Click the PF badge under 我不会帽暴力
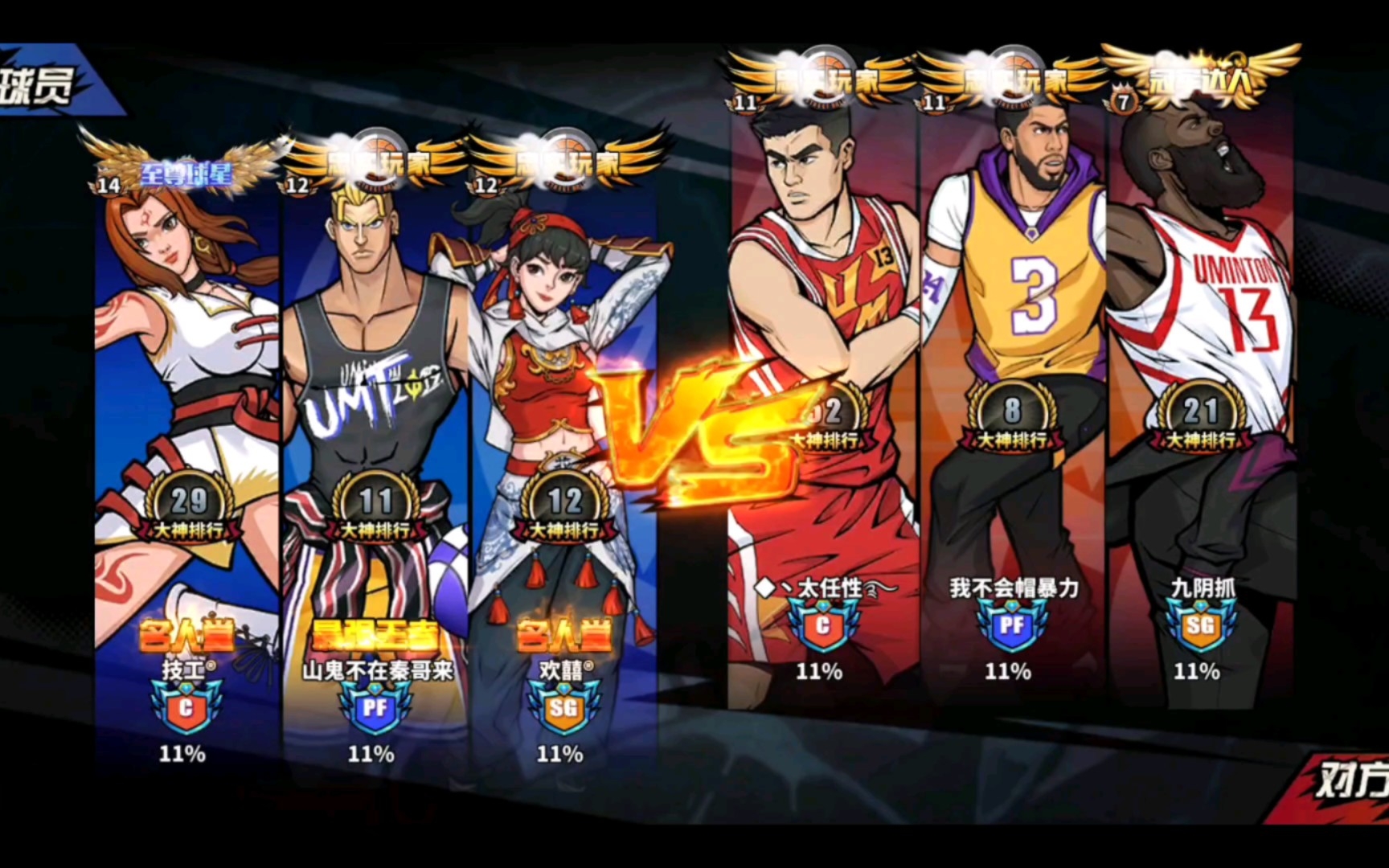The image size is (1389, 868). [1011, 625]
